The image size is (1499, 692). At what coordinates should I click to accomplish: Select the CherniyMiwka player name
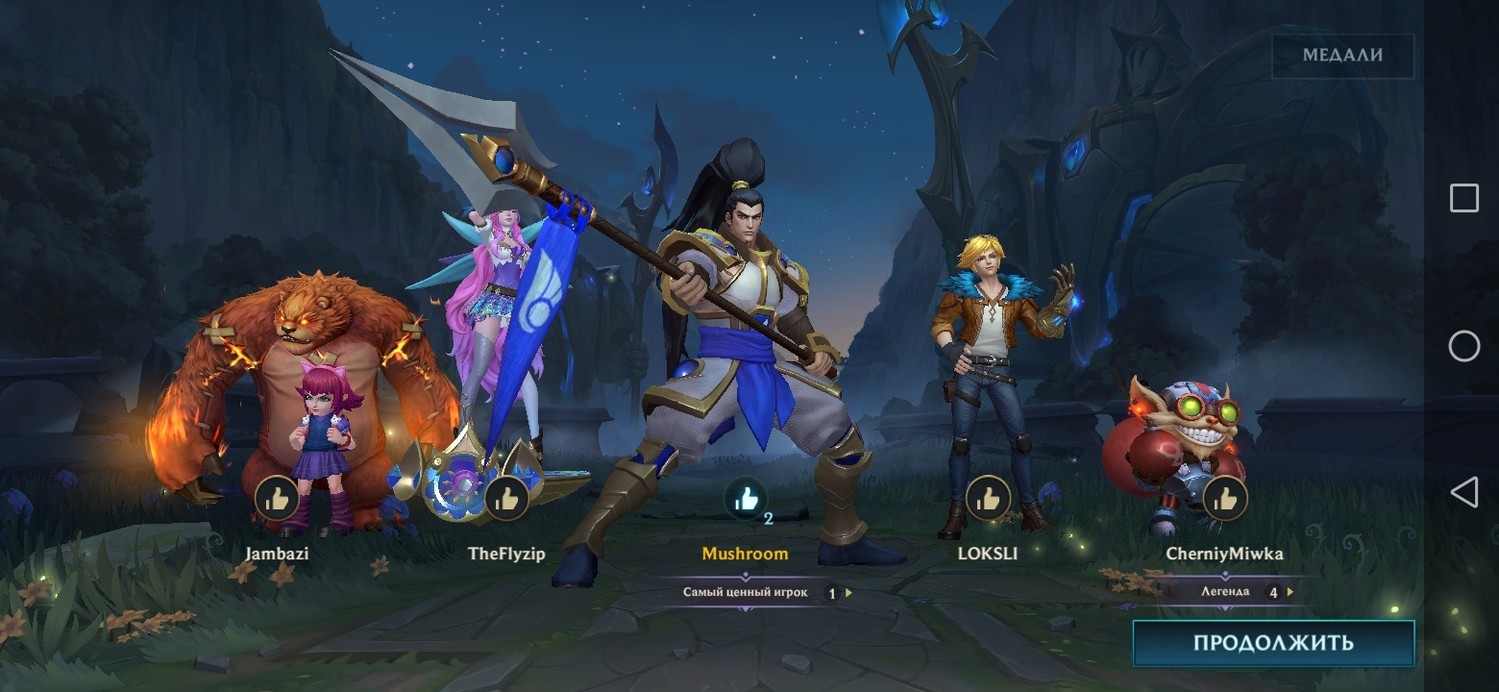coord(1224,553)
